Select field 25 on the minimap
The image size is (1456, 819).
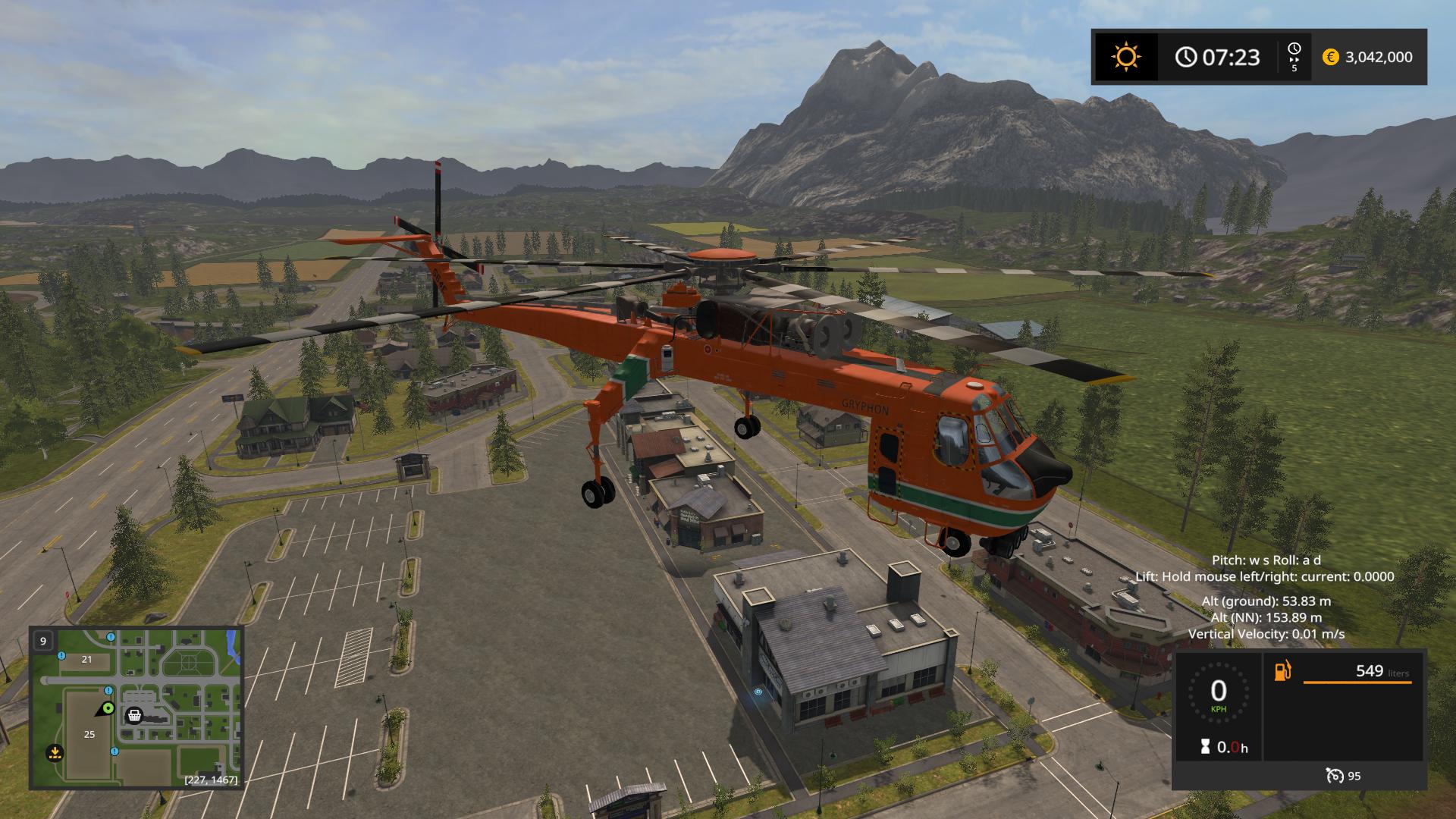coord(89,734)
